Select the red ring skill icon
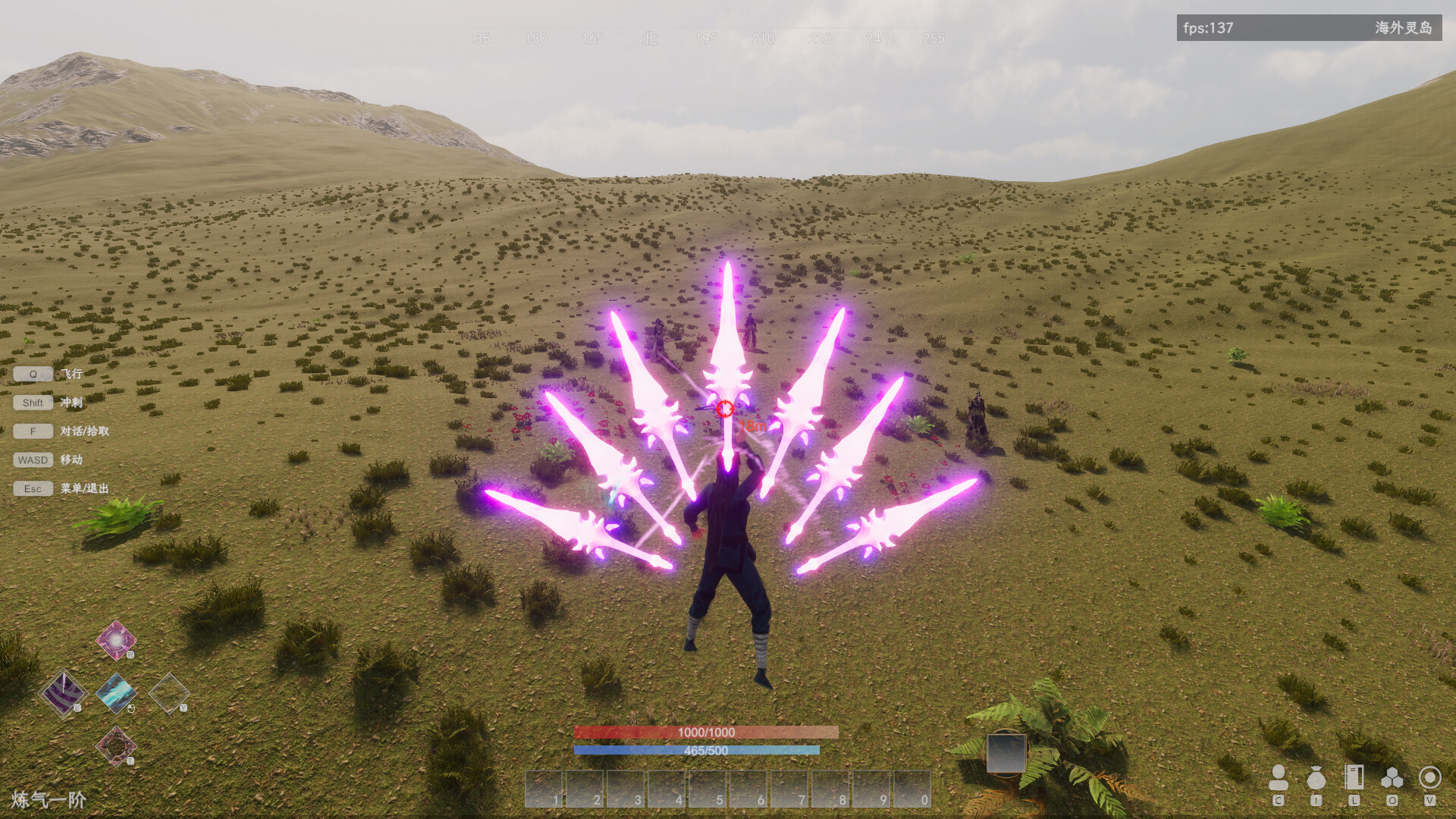The image size is (1456, 819). tap(116, 745)
